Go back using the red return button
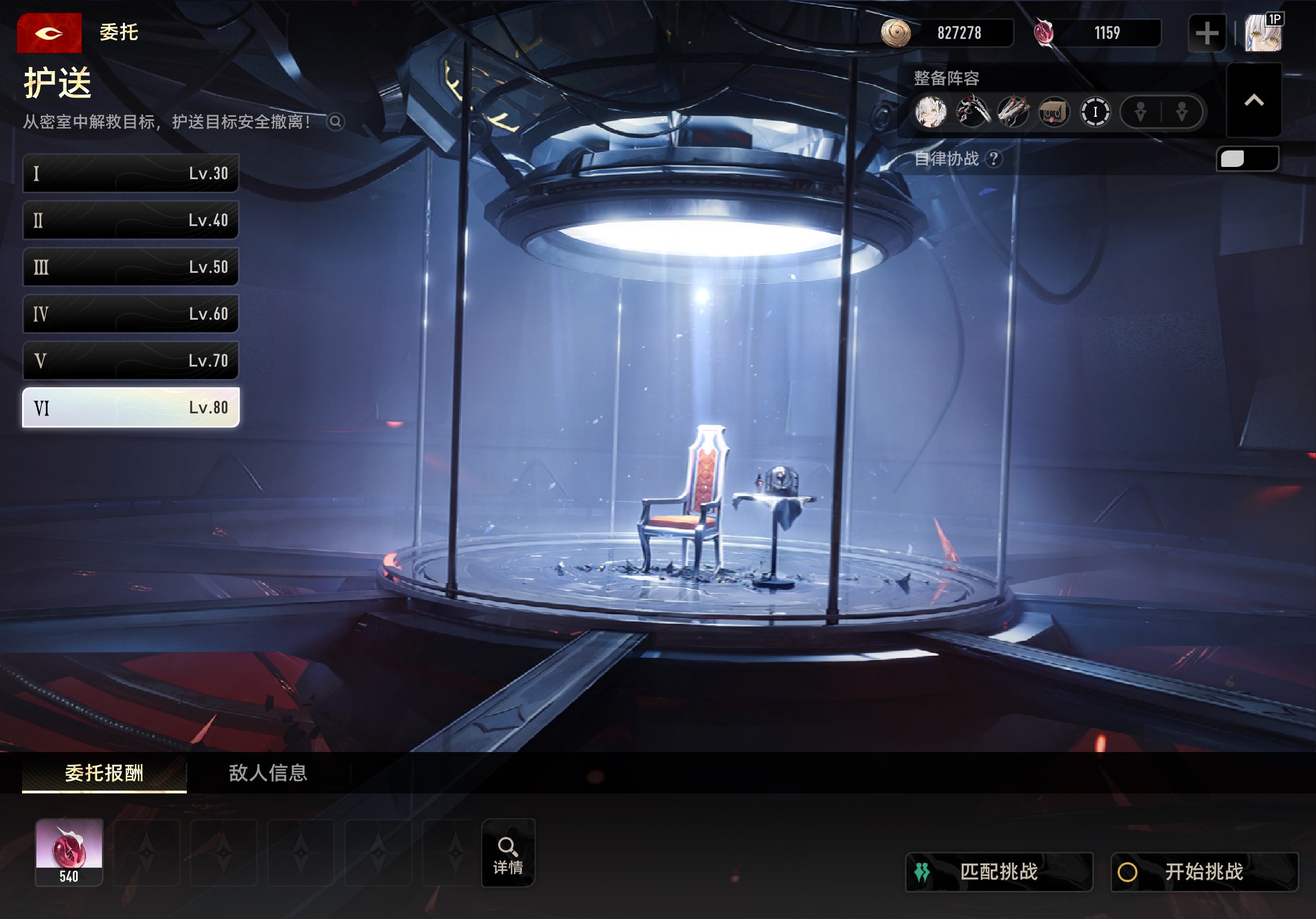 point(48,33)
